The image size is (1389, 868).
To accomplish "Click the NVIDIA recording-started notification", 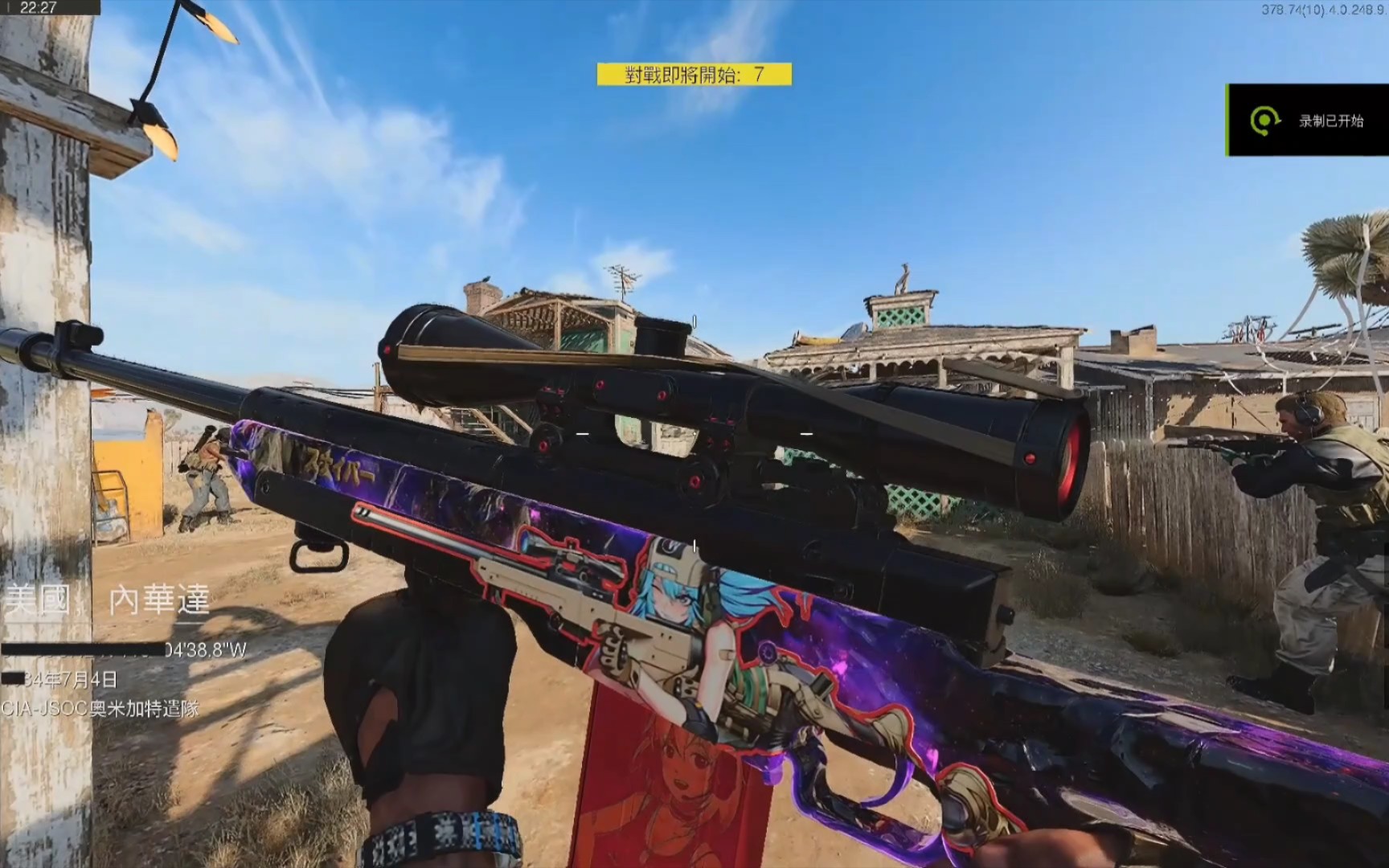I will tap(1308, 121).
